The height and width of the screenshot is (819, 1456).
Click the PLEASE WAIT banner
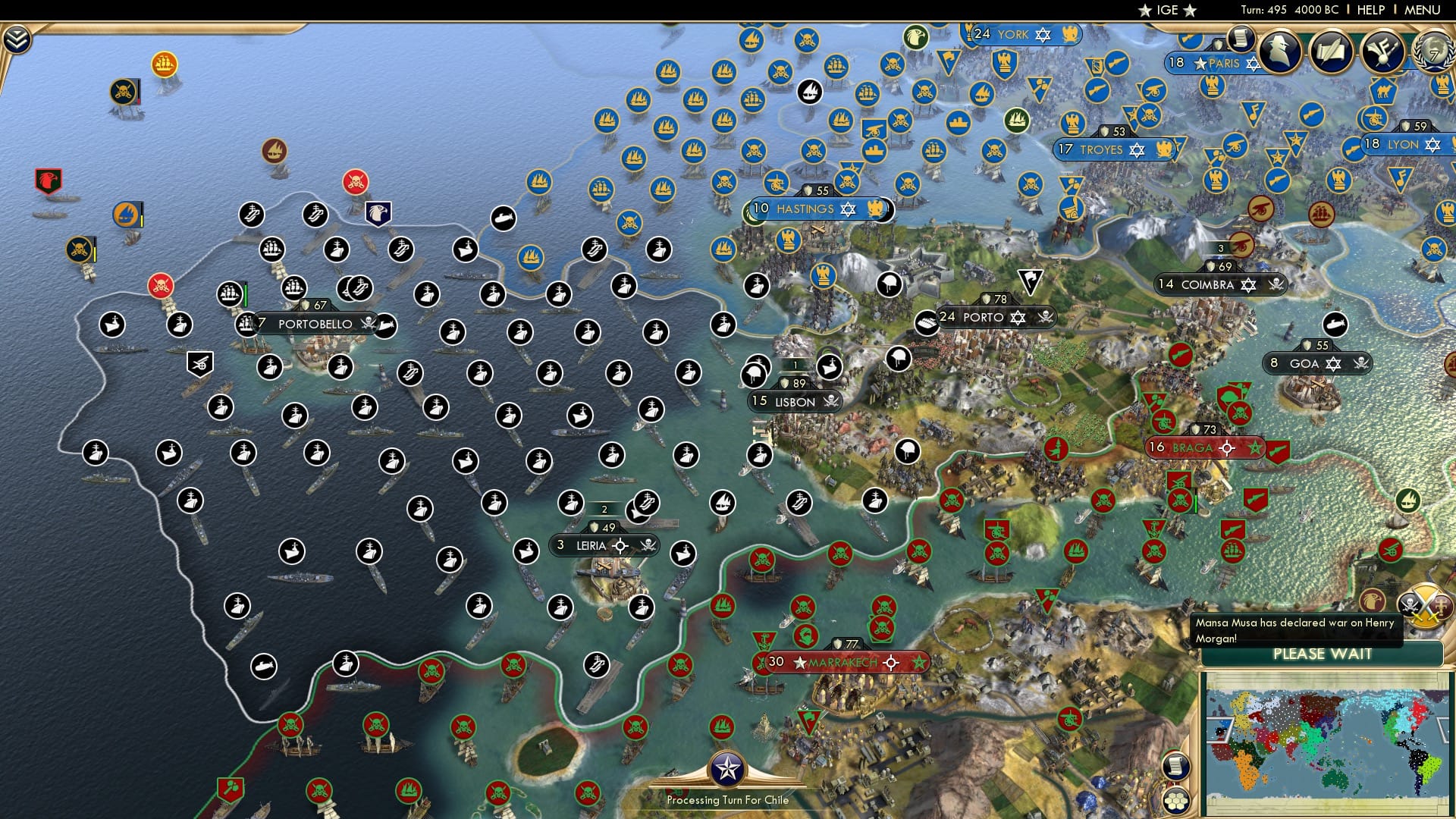click(1321, 653)
